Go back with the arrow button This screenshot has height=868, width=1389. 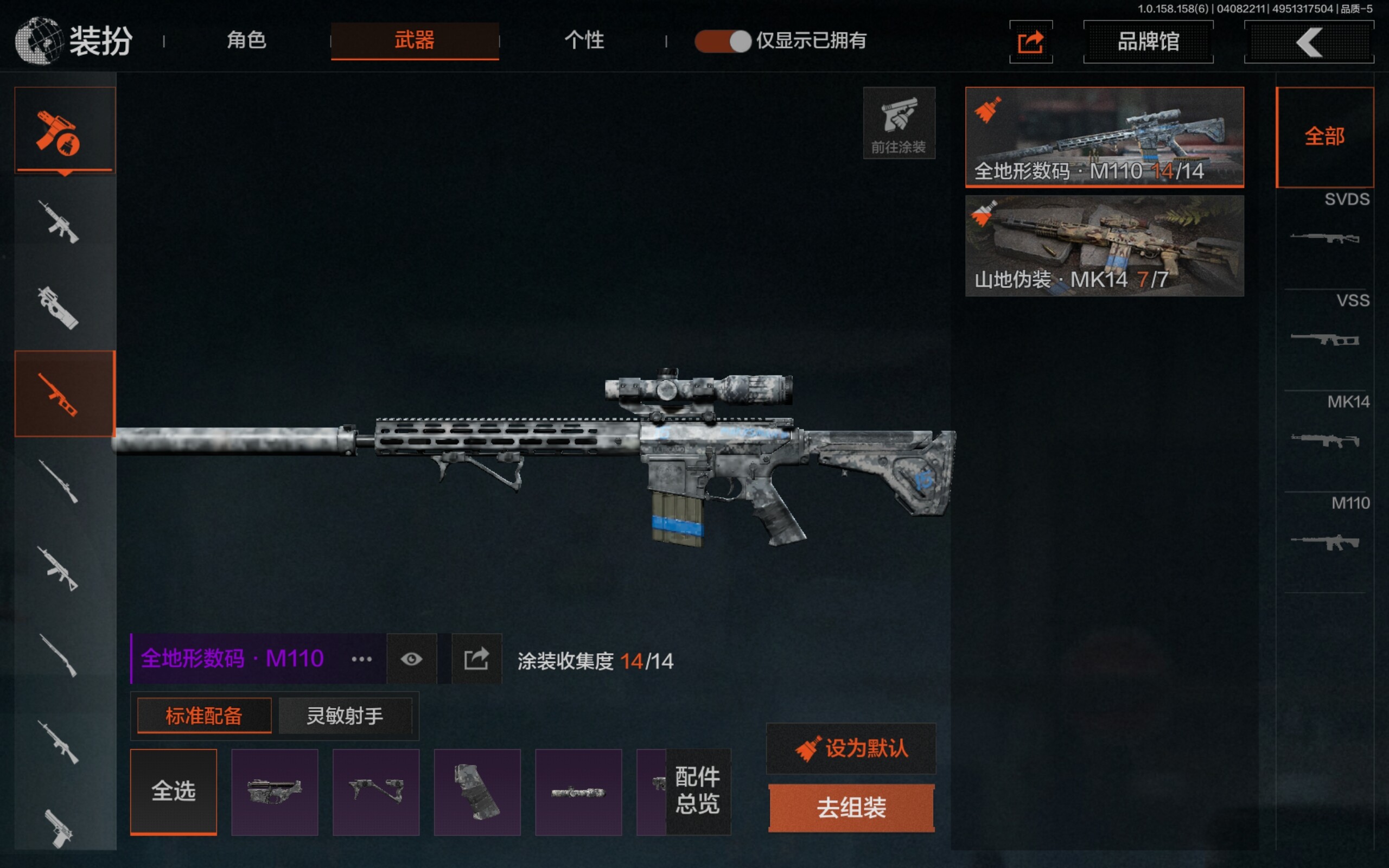click(x=1309, y=41)
